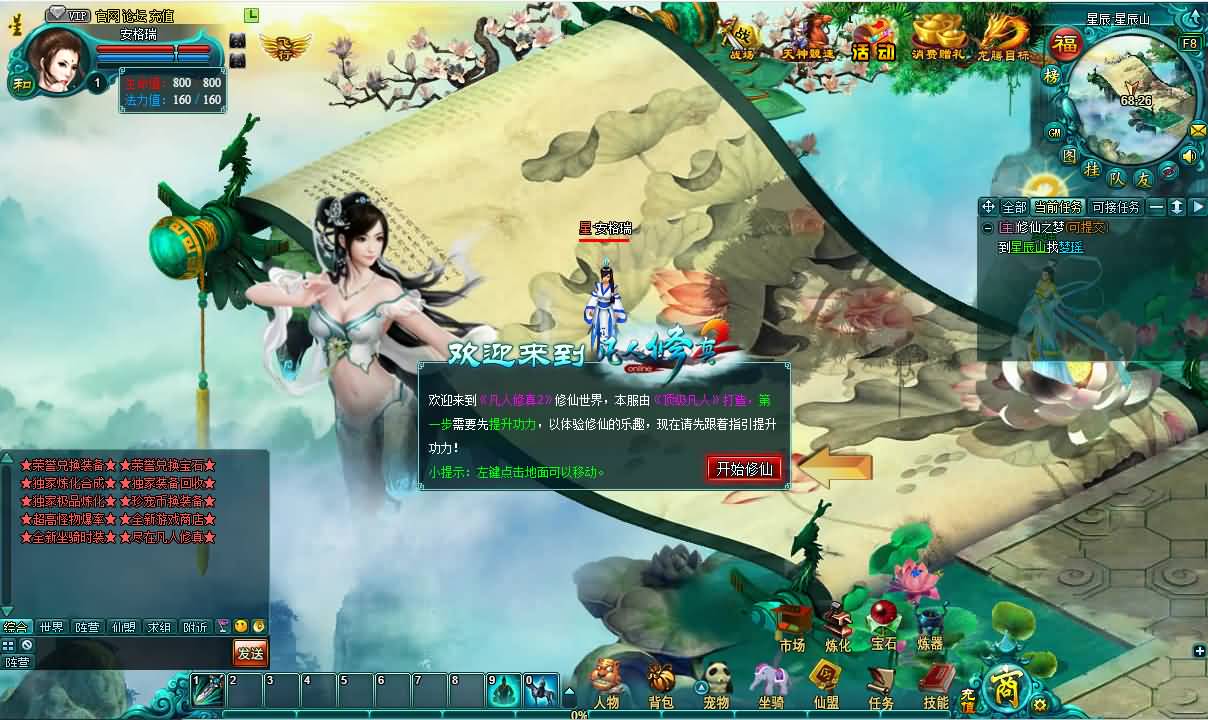1208x720 pixels.
Task: Select the 附近 nearby chat tab
Action: click(195, 627)
